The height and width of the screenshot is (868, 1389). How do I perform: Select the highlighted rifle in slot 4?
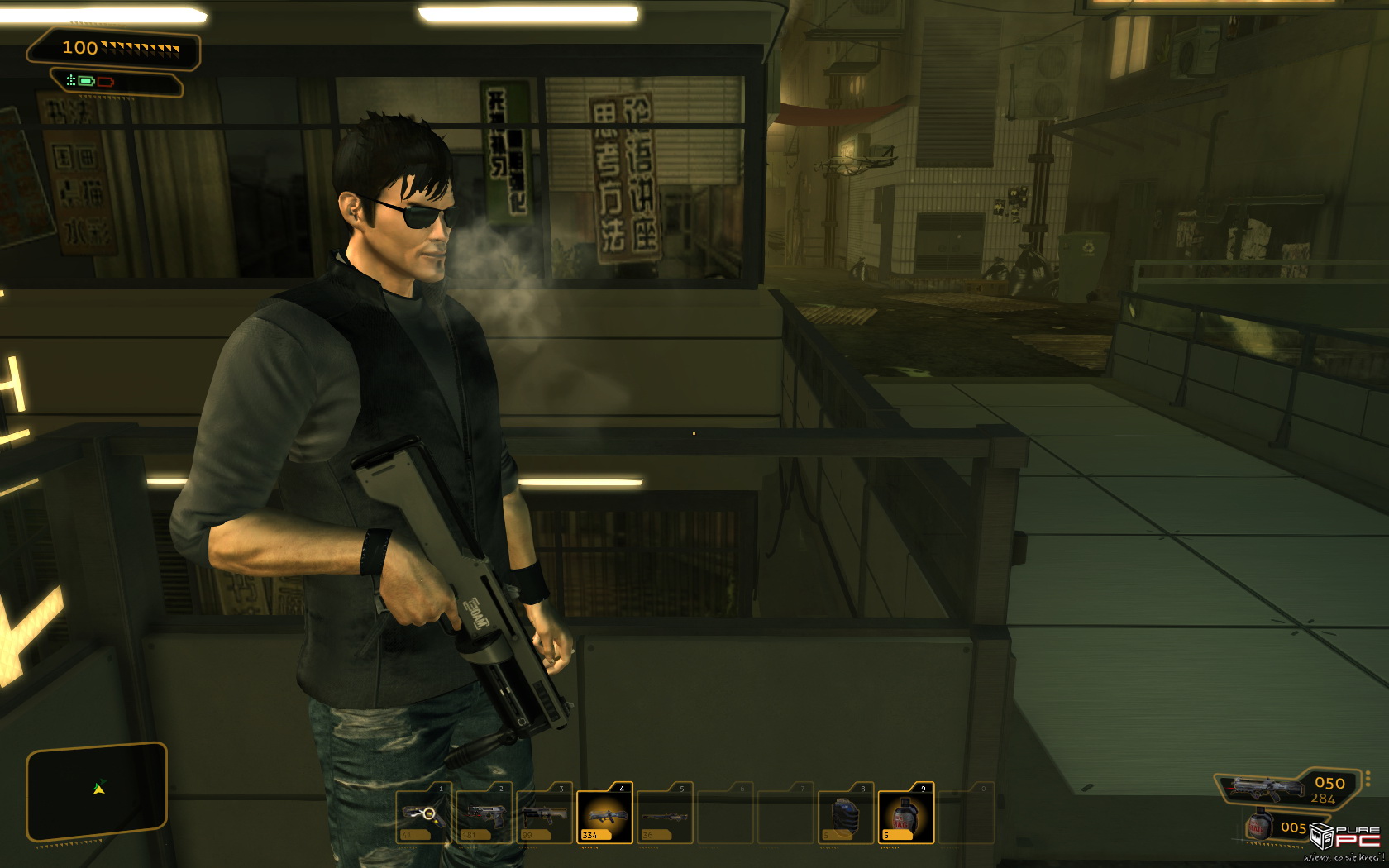[604, 815]
